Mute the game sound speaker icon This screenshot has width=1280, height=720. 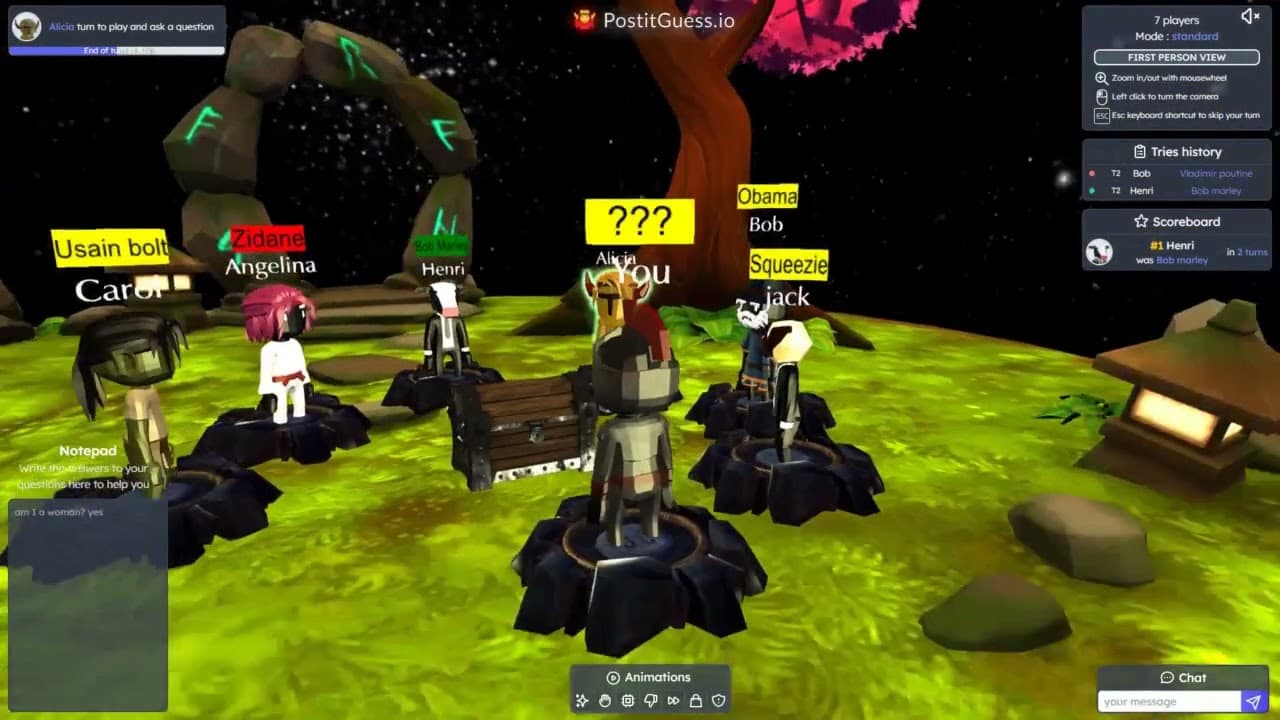pyautogui.click(x=1249, y=15)
